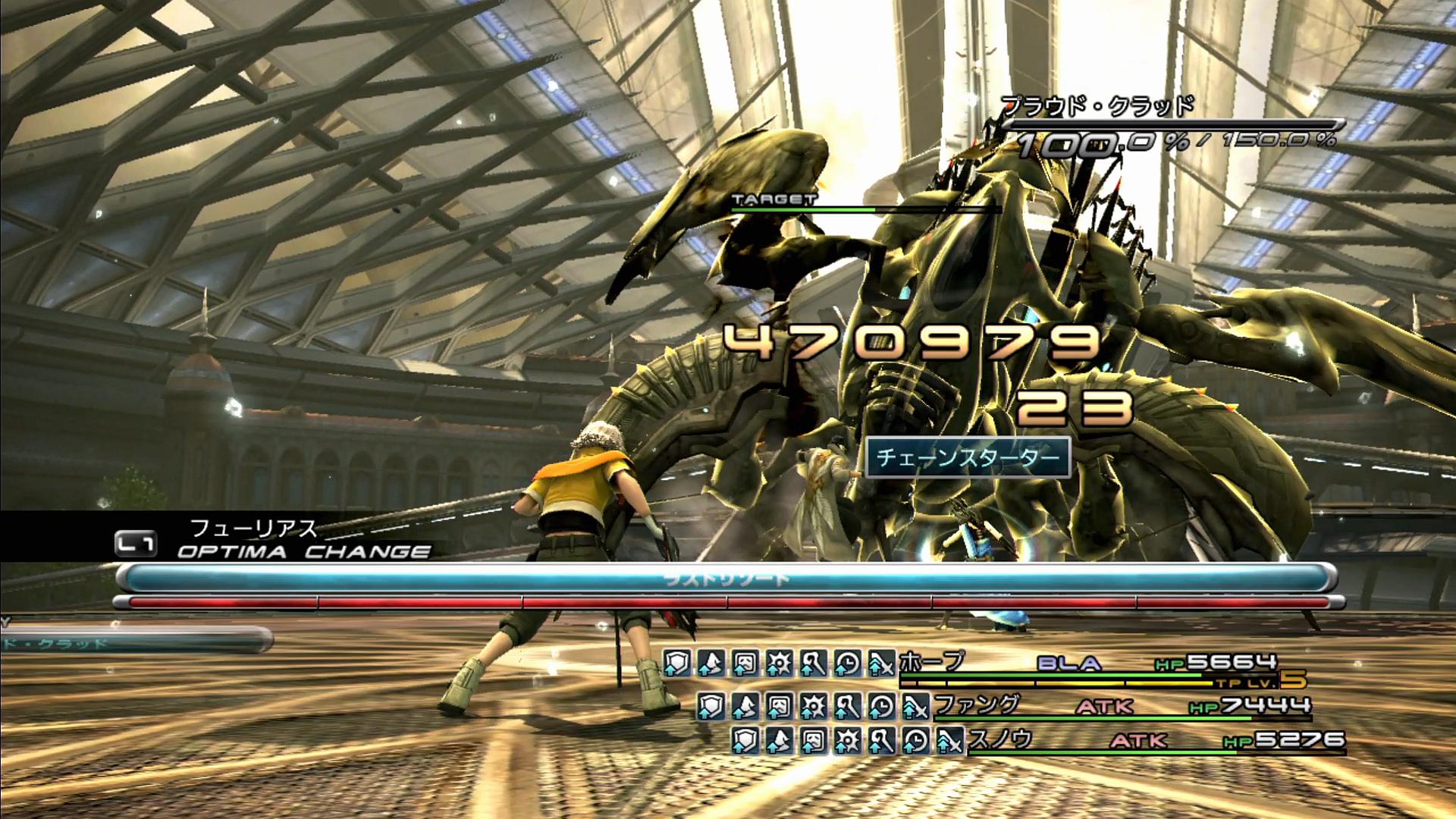Select Hope's party member name
1456x819 pixels.
click(932, 662)
